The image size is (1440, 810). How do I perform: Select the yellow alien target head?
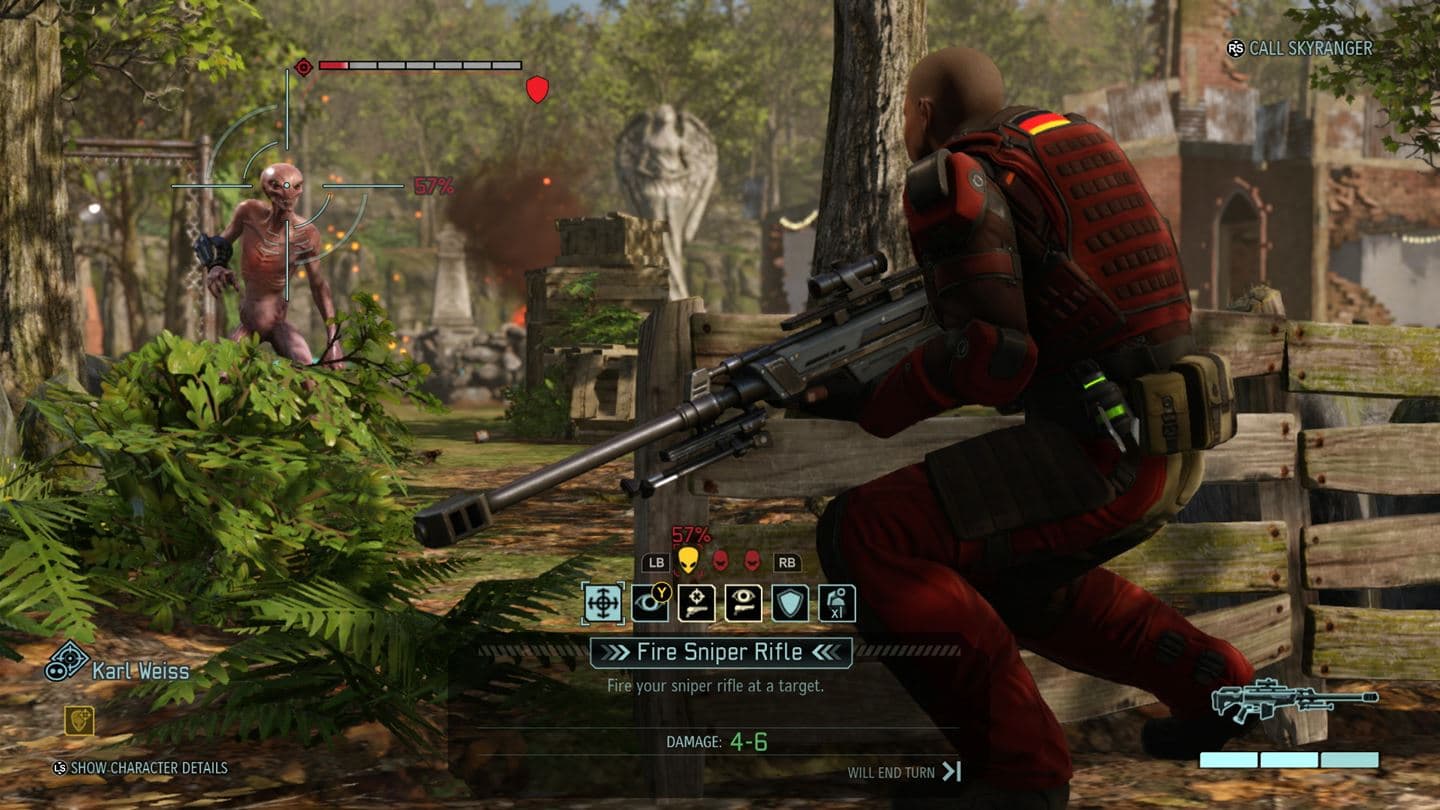coord(689,562)
